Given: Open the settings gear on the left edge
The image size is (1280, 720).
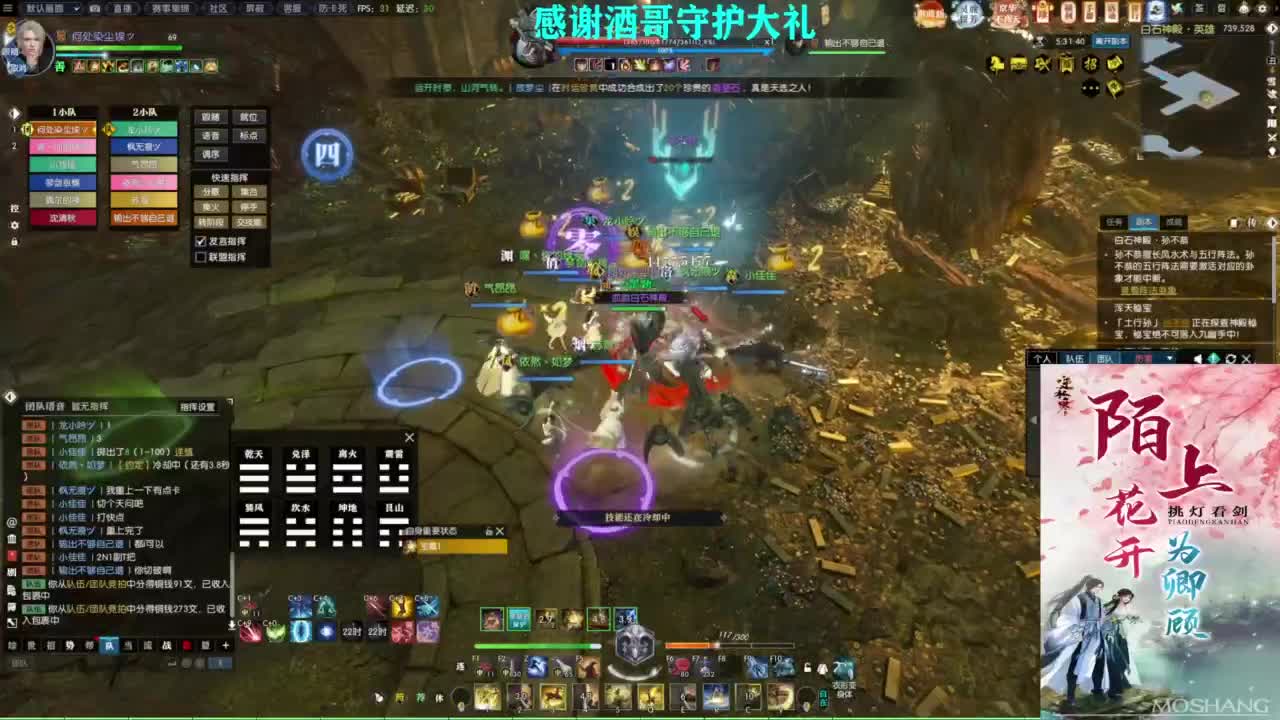Looking at the screenshot, I should (x=13, y=225).
